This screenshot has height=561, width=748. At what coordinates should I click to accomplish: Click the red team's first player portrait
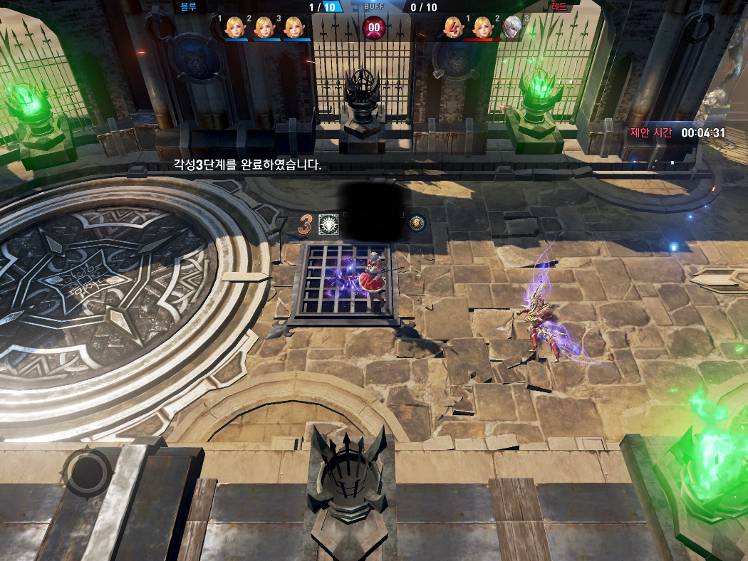[453, 27]
